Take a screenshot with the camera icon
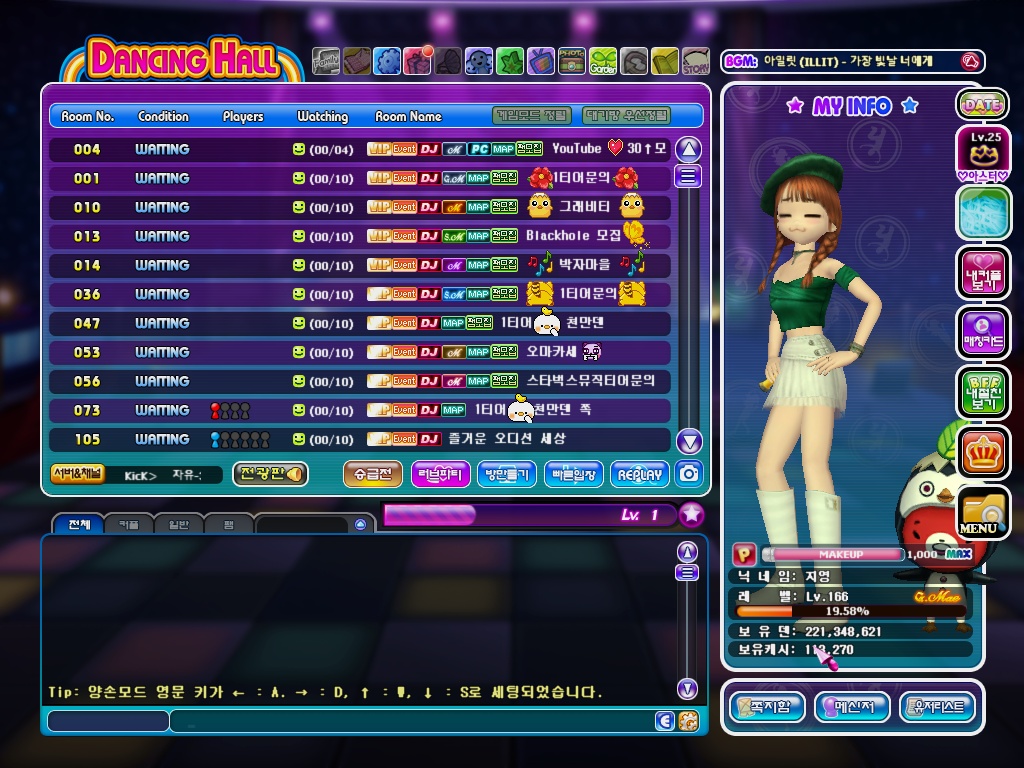This screenshot has height=768, width=1024. pyautogui.click(x=689, y=474)
